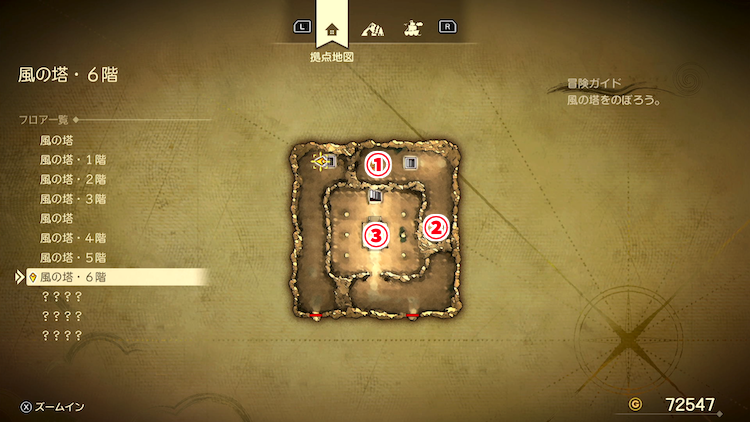Viewport: 750px width, 422px height.
Task: Click the yellow player position marker
Action: [x=320, y=160]
